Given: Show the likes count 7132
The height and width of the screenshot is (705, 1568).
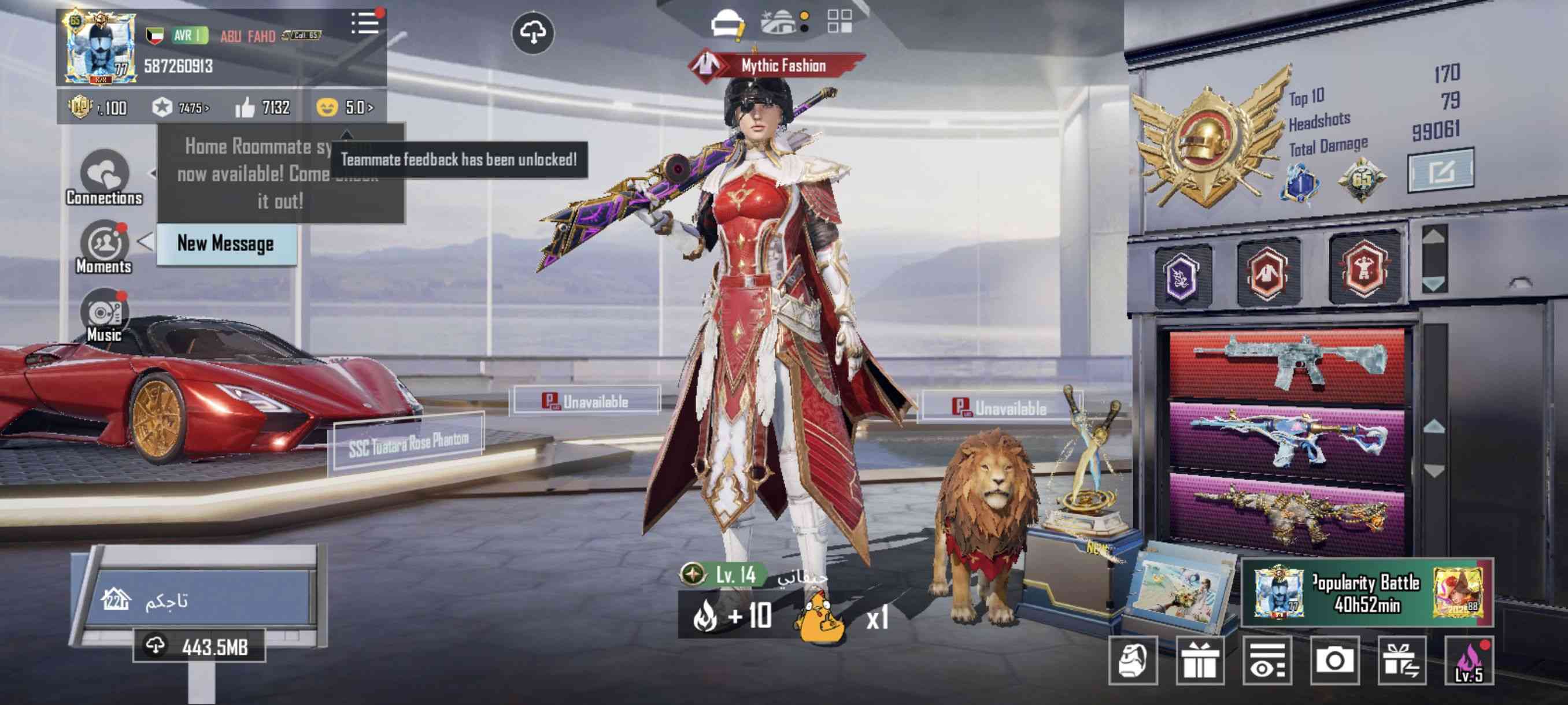Looking at the screenshot, I should [263, 107].
